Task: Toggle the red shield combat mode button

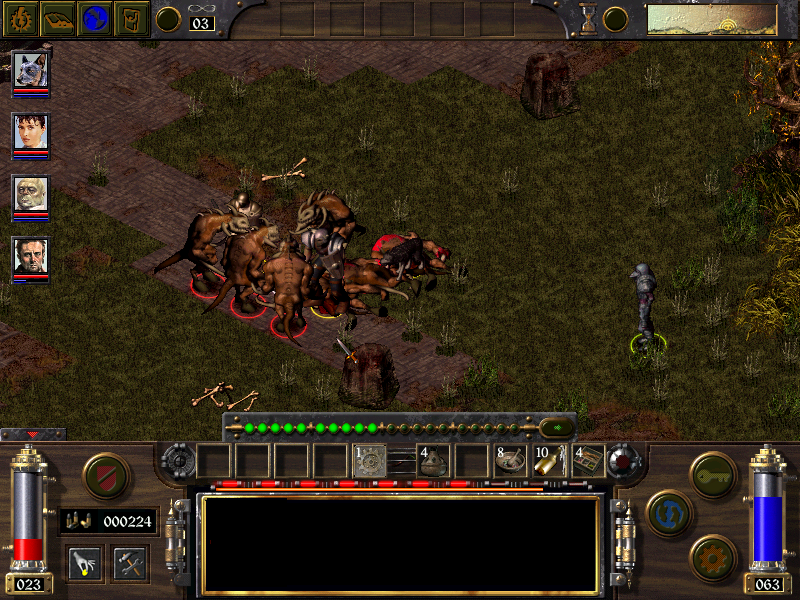Action: (x=106, y=476)
